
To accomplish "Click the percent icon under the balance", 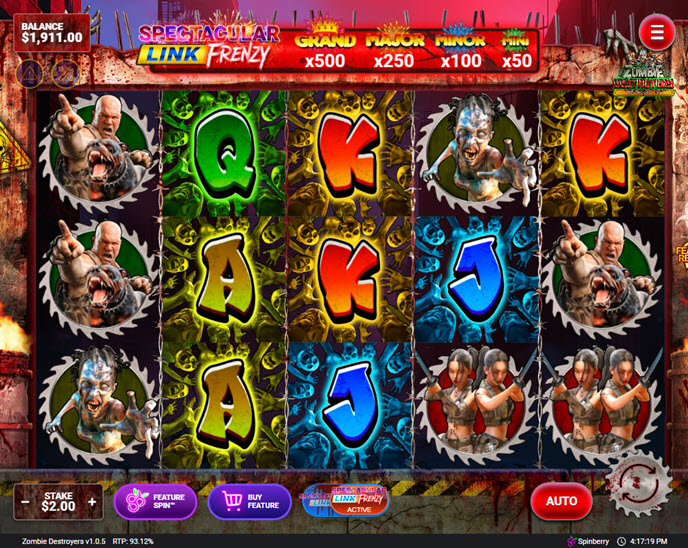I will (x=66, y=72).
